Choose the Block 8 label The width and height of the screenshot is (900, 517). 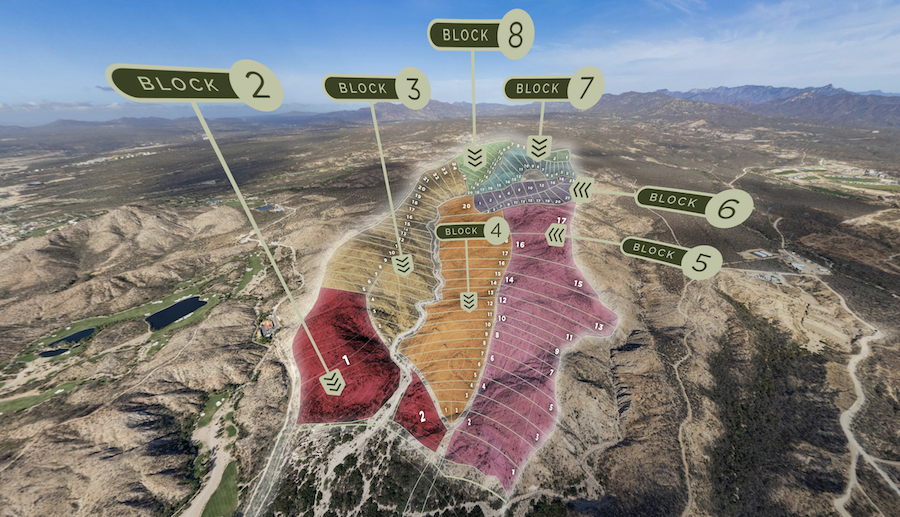click(x=480, y=35)
